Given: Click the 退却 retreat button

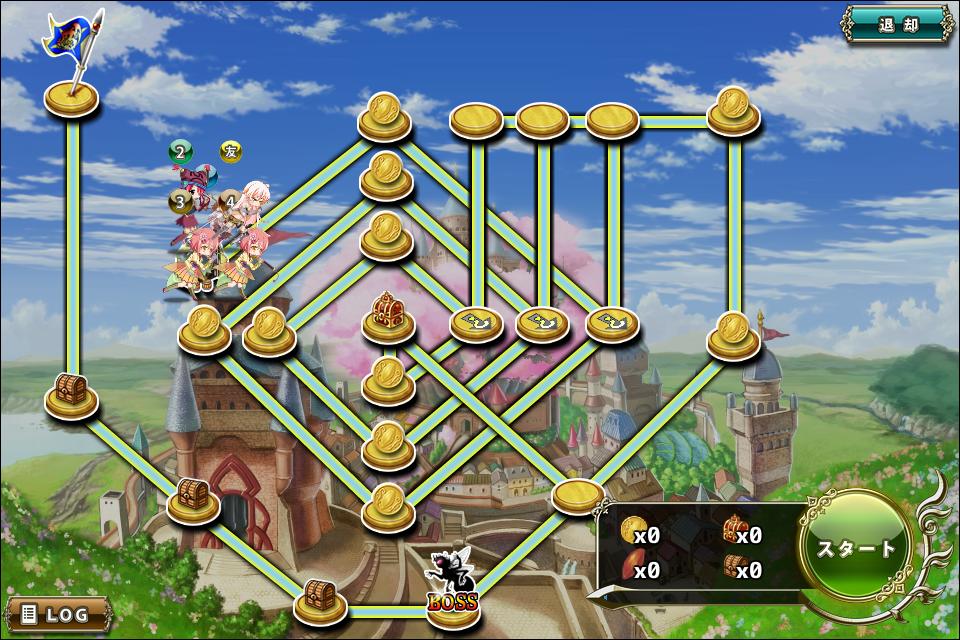Looking at the screenshot, I should [x=896, y=24].
